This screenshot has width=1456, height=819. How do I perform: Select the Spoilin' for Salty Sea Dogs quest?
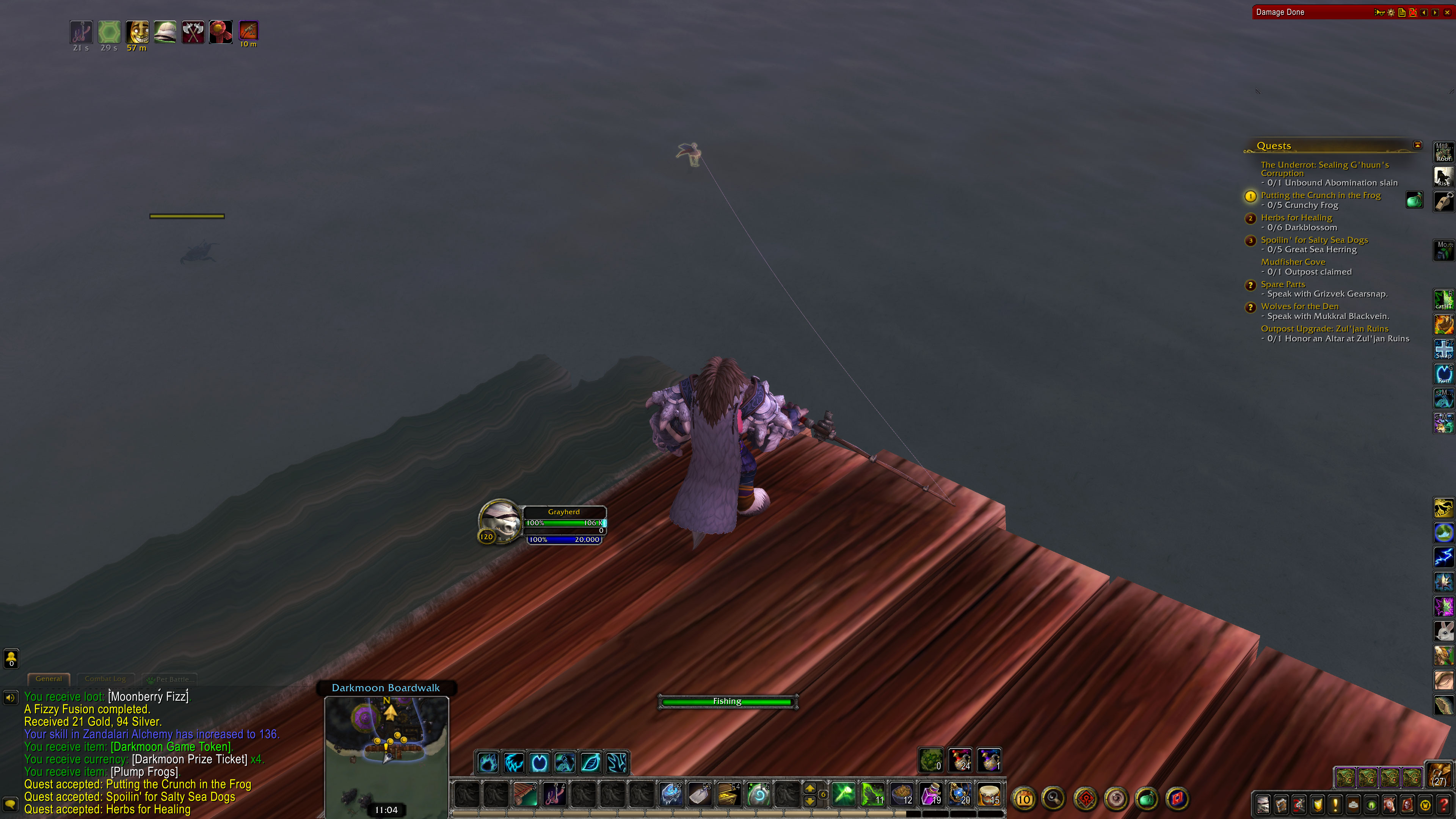1314,240
